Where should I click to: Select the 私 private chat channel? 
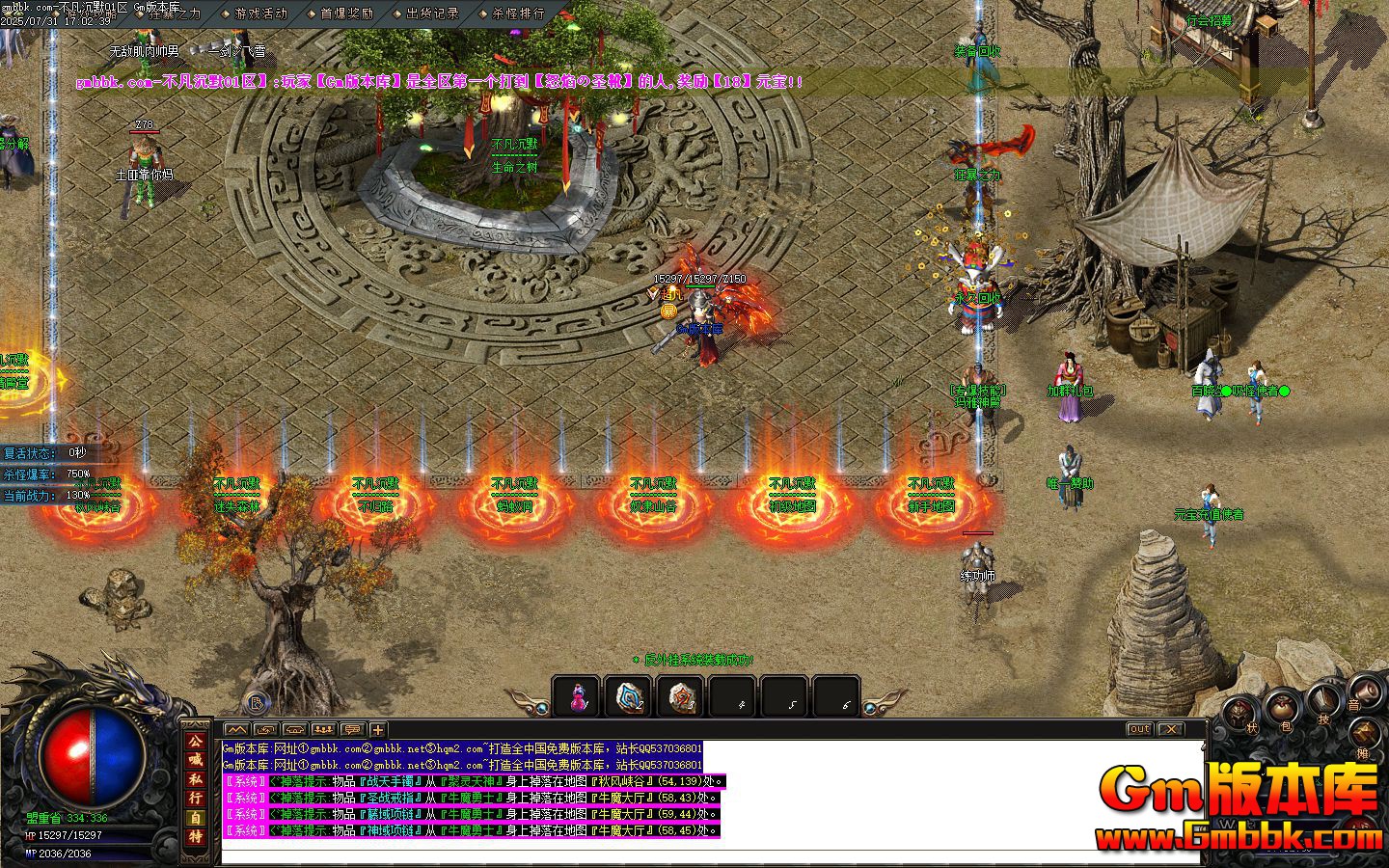click(196, 778)
